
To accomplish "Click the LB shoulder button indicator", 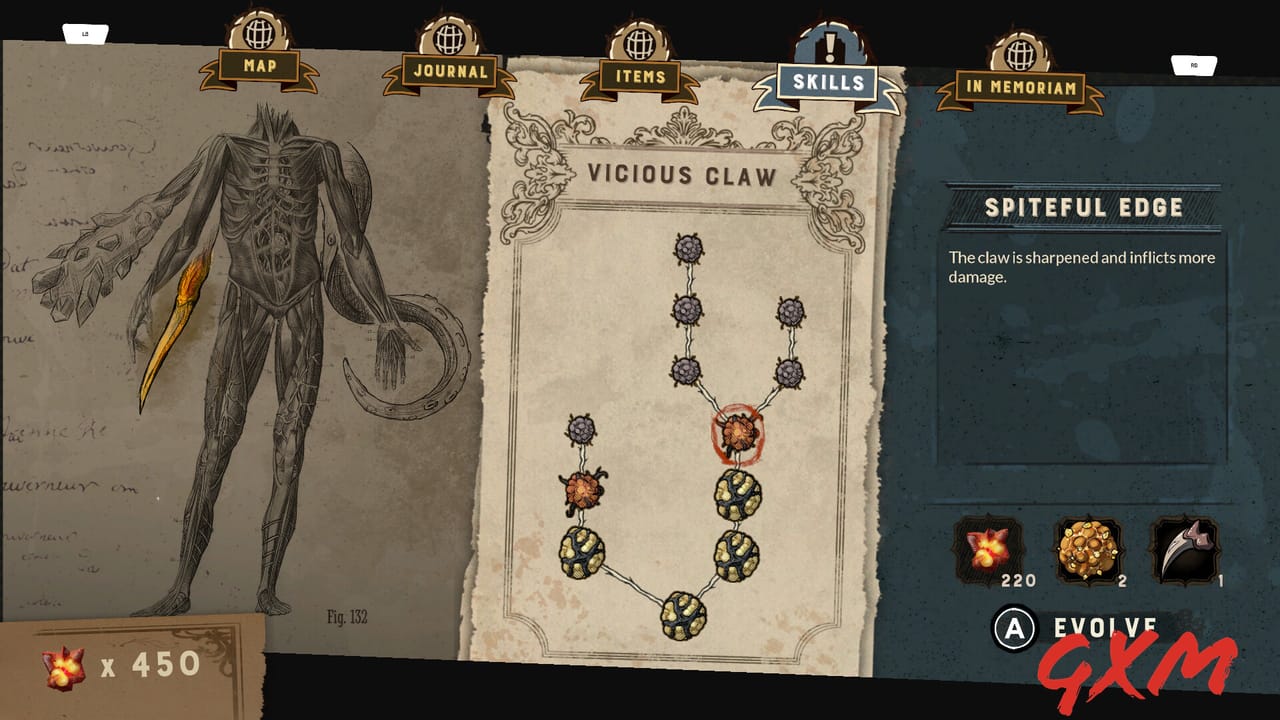I will (85, 32).
